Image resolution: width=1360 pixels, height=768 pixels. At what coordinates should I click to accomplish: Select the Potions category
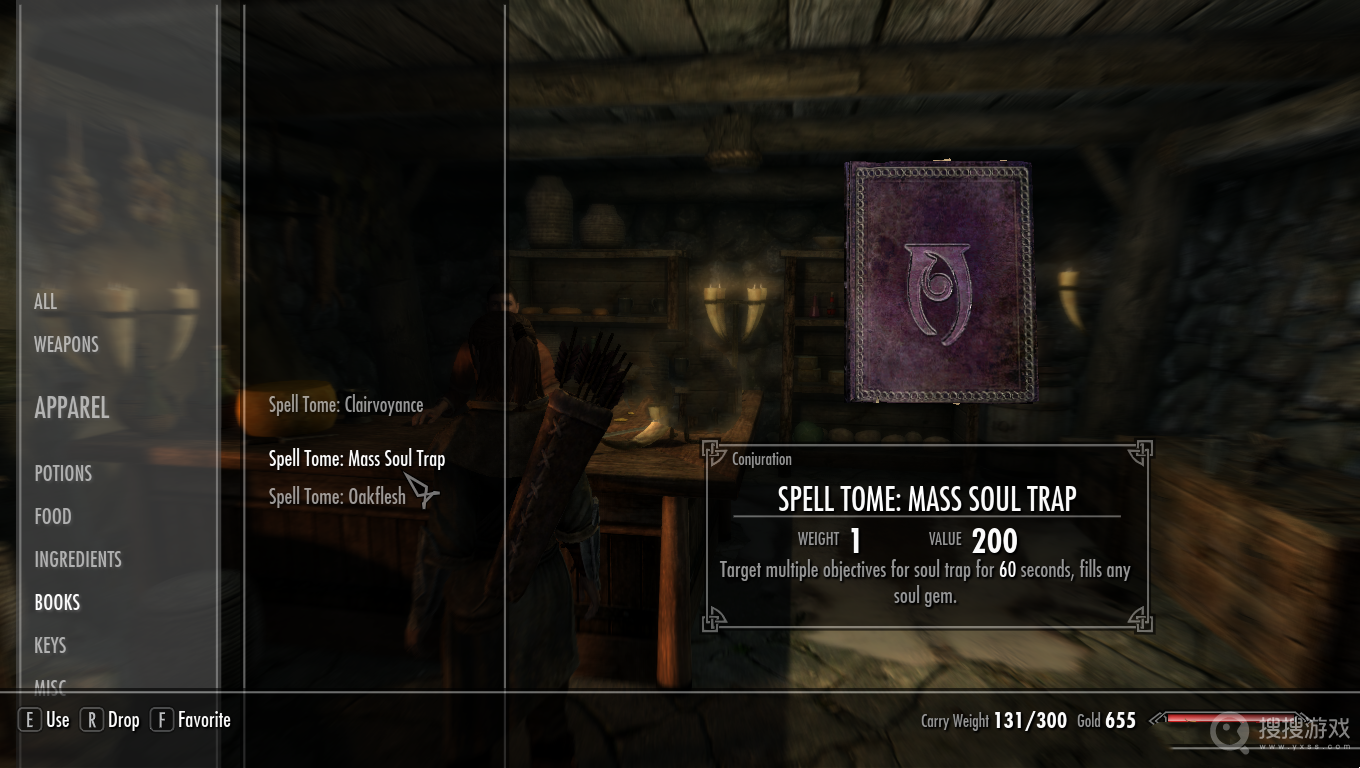(x=63, y=473)
